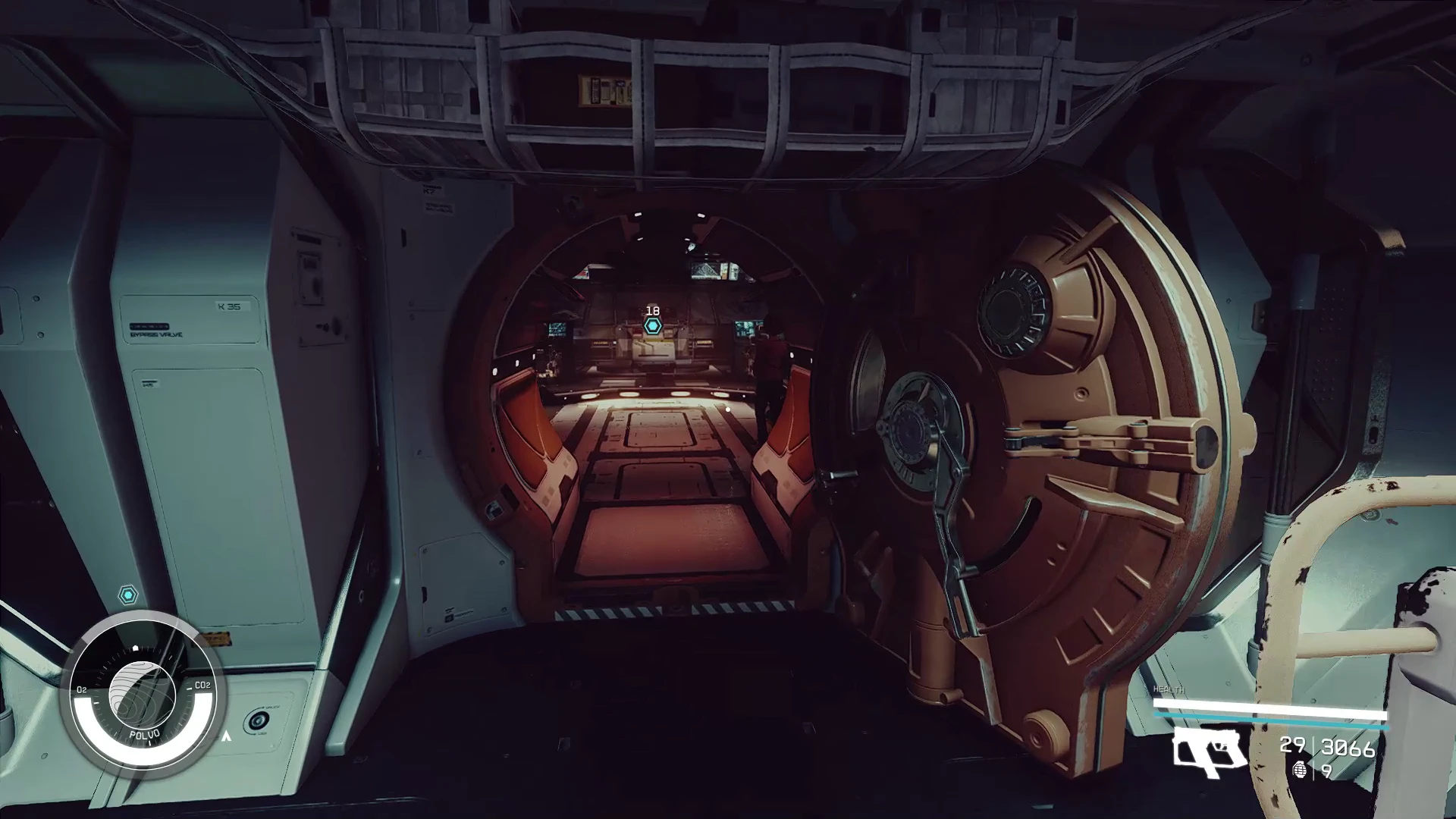Viewport: 1456px width, 819px height.
Task: Click the ammo counter reading 29
Action: click(x=1291, y=747)
